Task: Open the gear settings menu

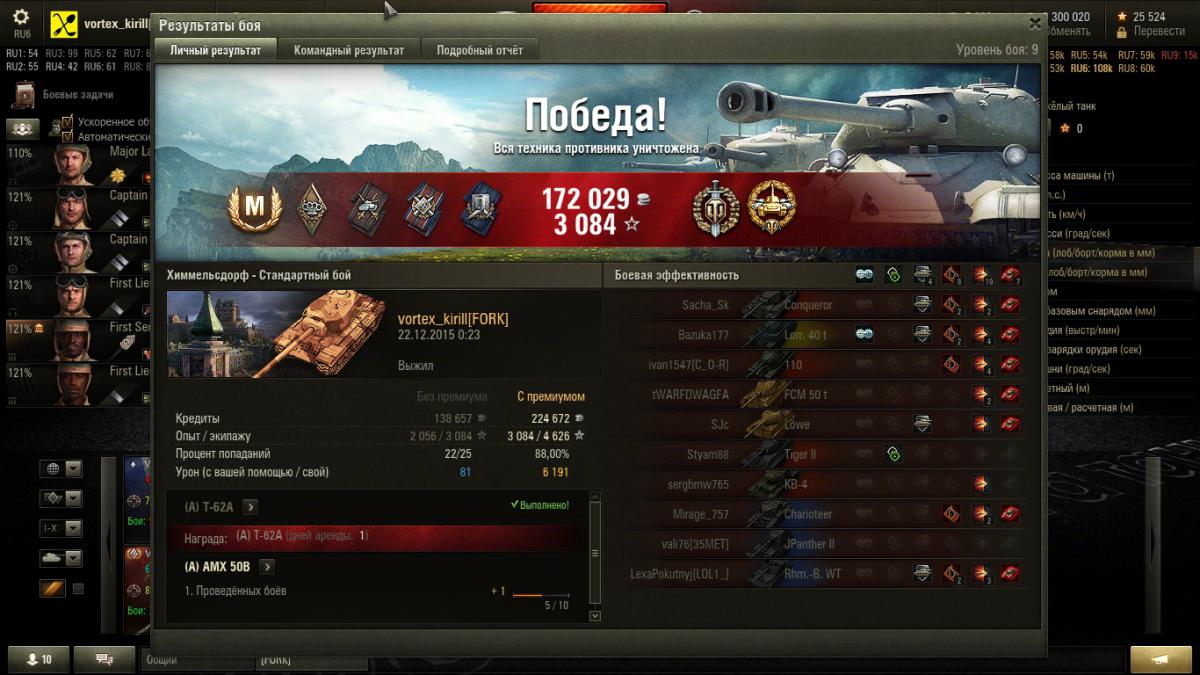Action: (x=21, y=18)
